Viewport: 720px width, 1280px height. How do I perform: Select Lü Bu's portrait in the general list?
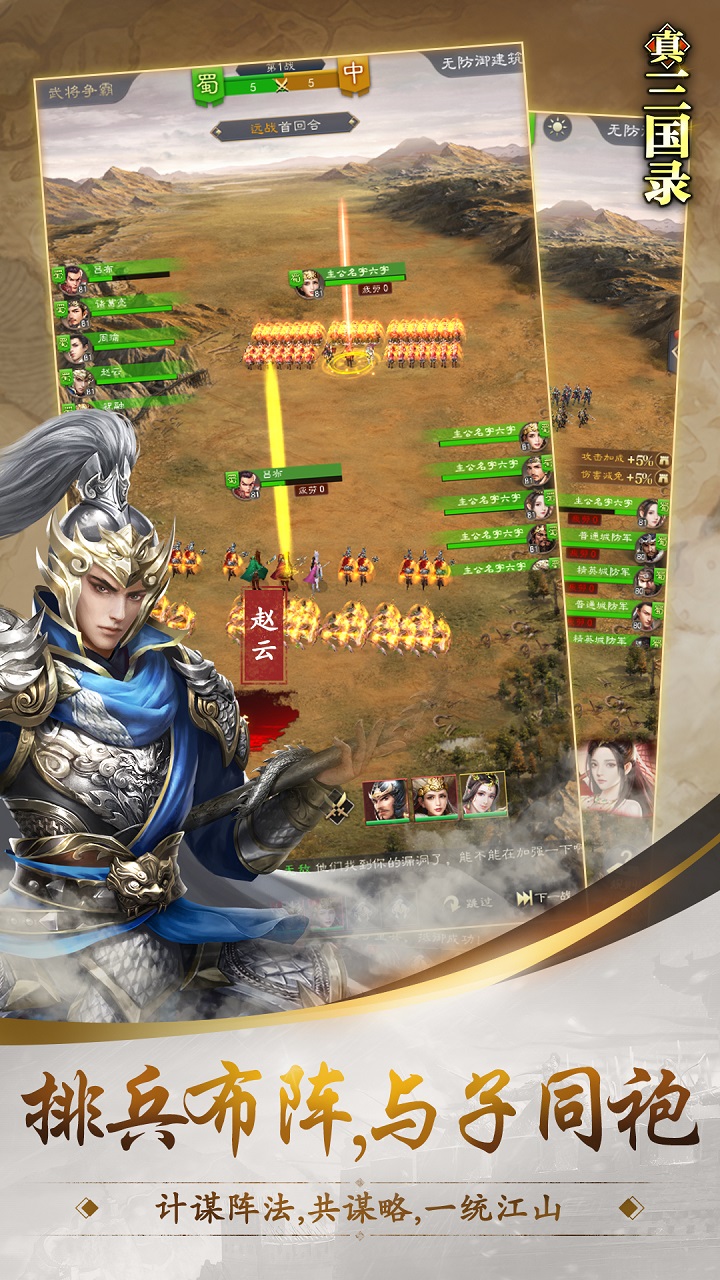pos(72,280)
